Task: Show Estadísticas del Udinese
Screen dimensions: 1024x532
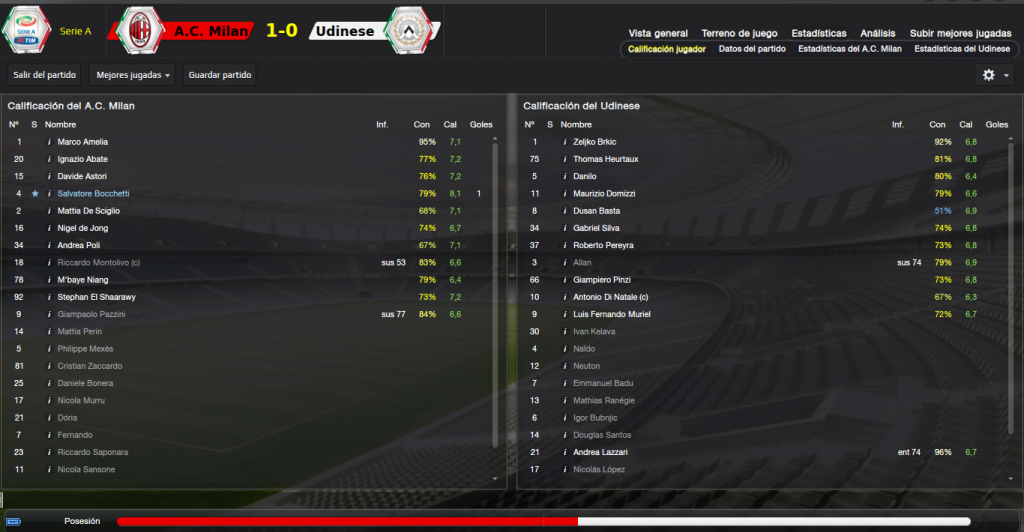Action: [962, 48]
